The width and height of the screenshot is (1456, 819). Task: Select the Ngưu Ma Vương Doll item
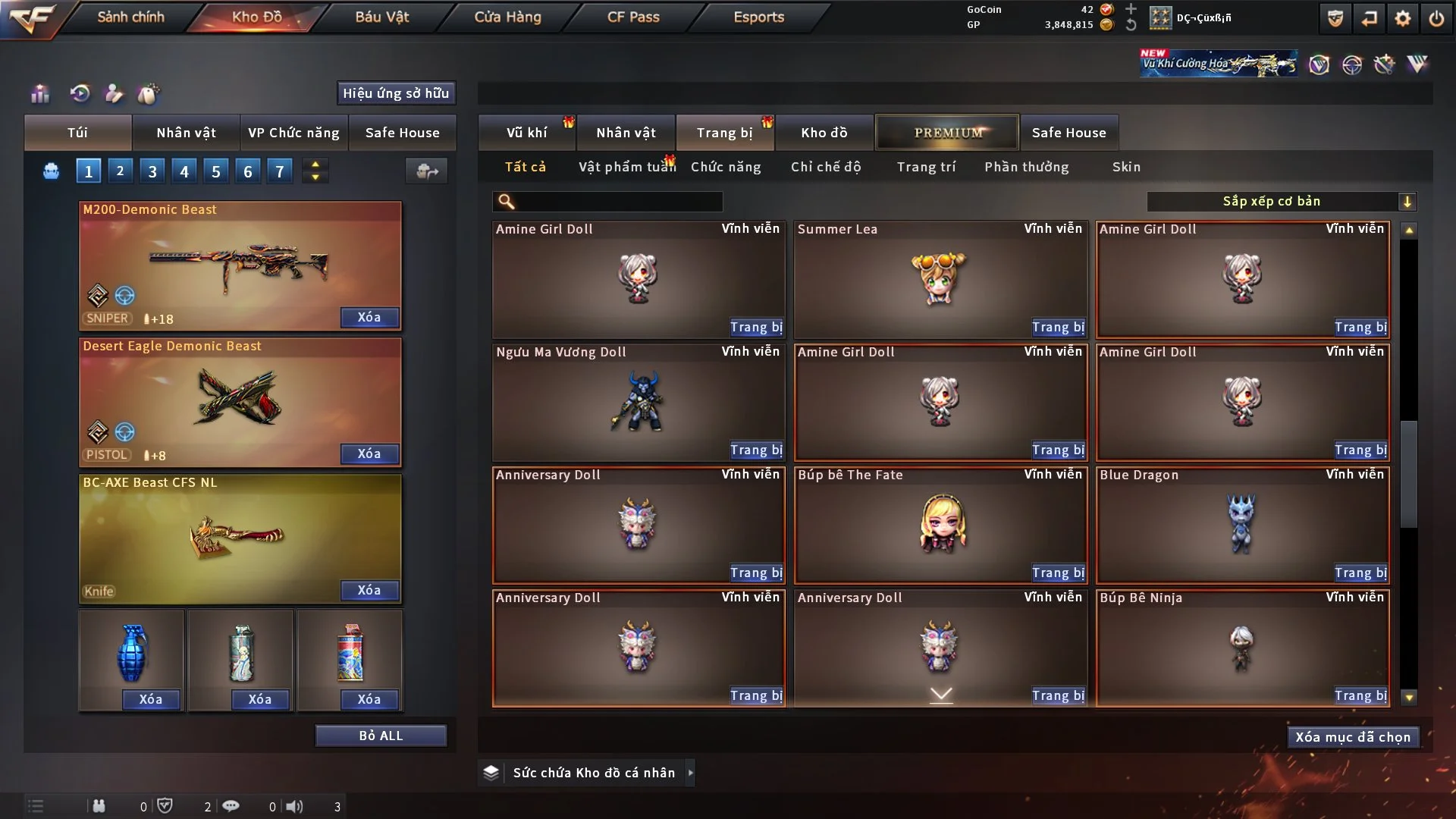638,402
